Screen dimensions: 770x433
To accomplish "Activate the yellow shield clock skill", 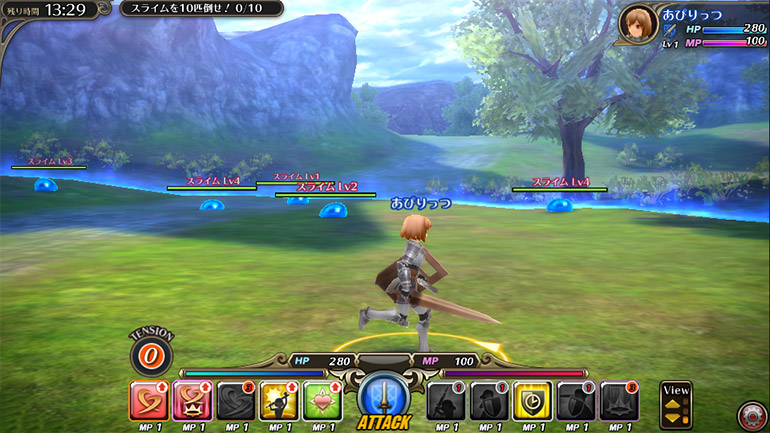I will coord(532,401).
